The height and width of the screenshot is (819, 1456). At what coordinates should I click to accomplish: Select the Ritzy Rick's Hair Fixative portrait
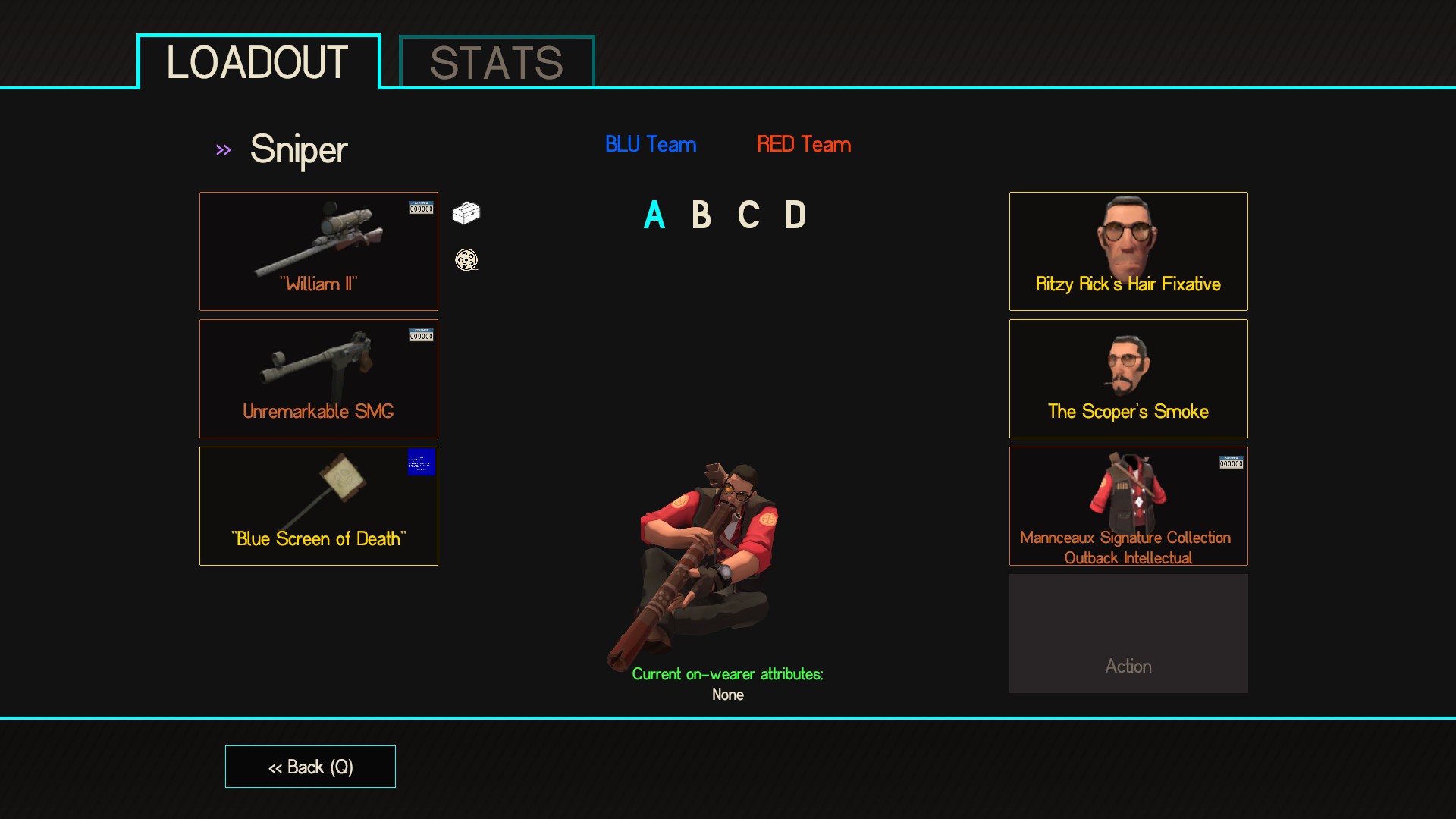pyautogui.click(x=1128, y=251)
